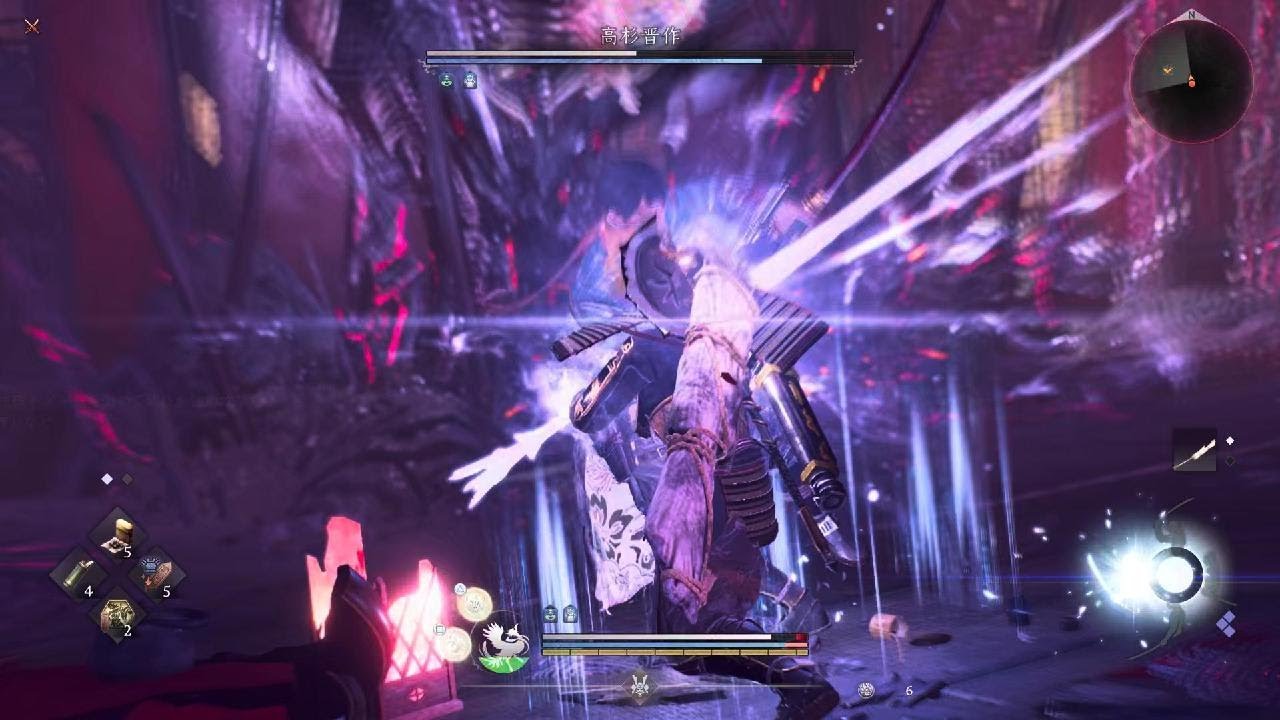Select the green vial item slot
Screen dimensions: 1280x720
pos(80,576)
